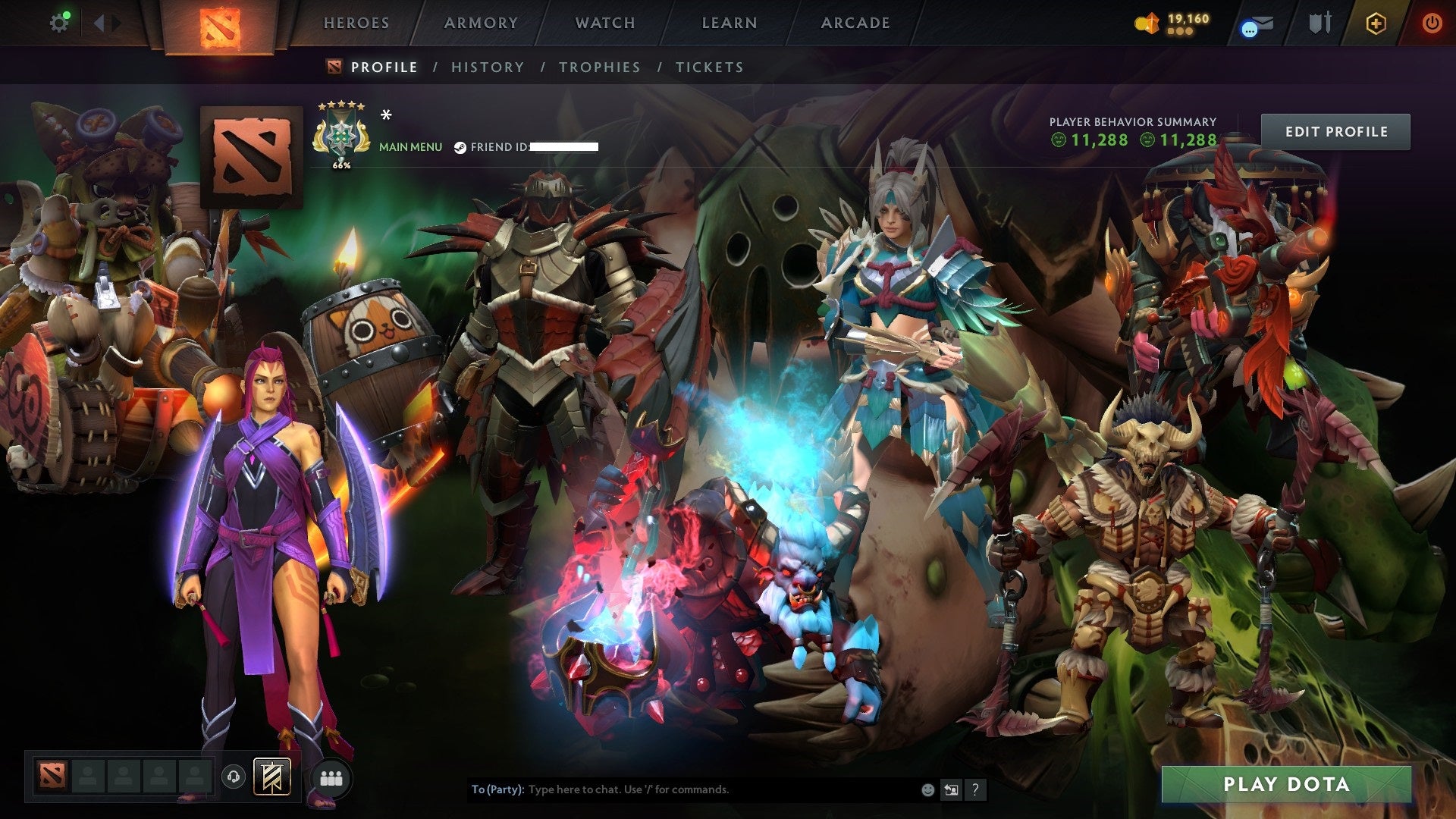Toggle voice chat with the headset icon
Viewport: 1456px width, 819px height.
click(x=234, y=777)
